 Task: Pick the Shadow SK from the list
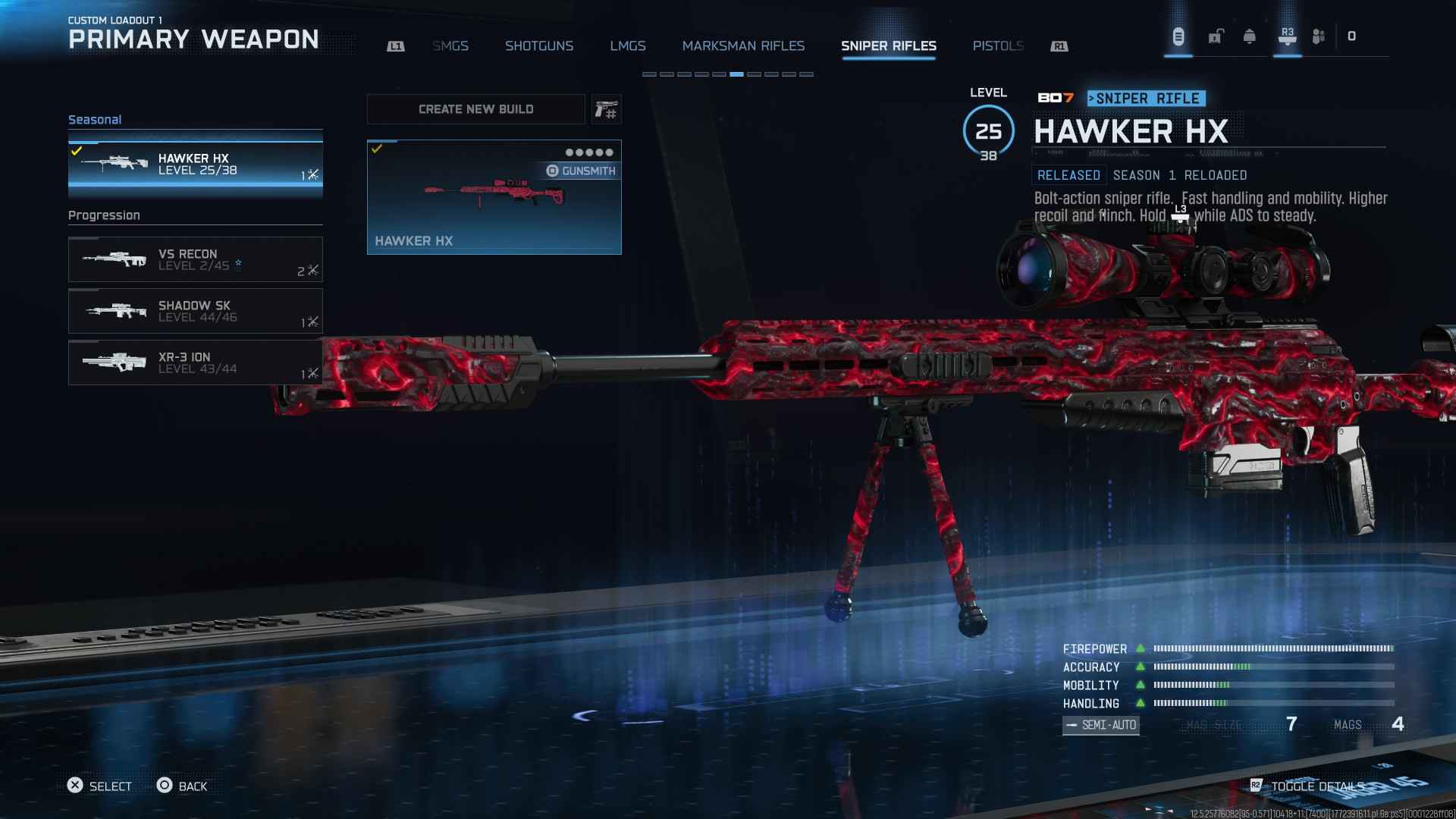(x=195, y=311)
